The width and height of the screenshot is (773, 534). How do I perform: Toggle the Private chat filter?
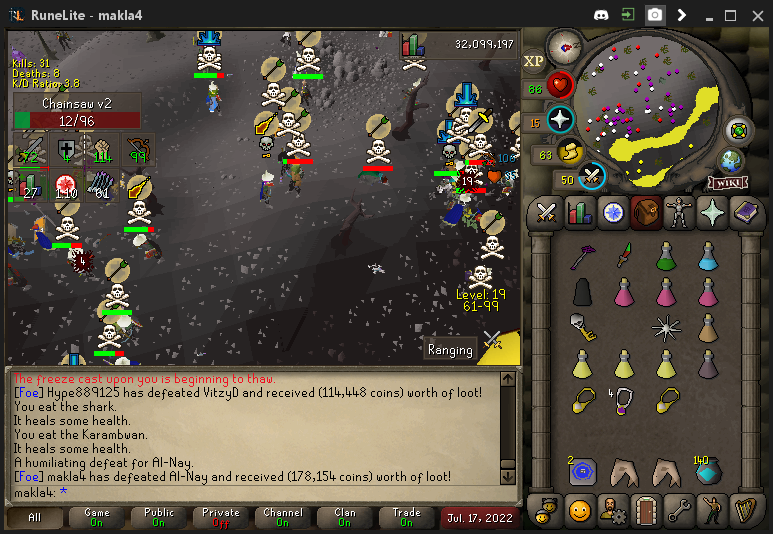coord(221,518)
